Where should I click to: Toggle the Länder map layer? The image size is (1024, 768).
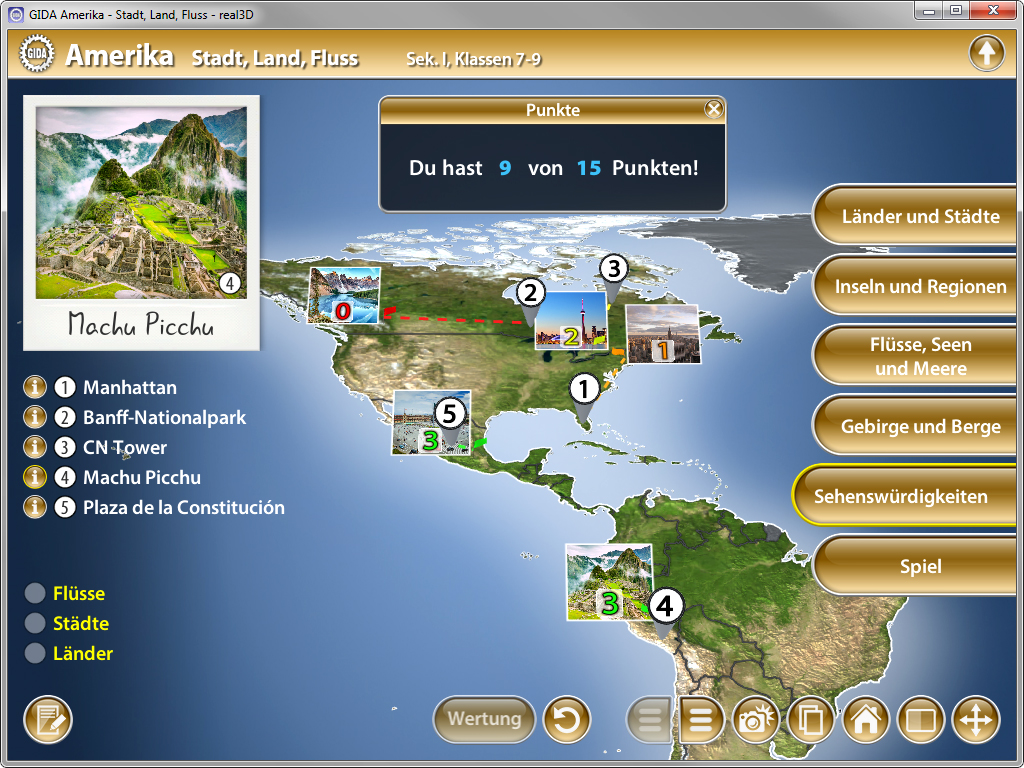click(36, 654)
